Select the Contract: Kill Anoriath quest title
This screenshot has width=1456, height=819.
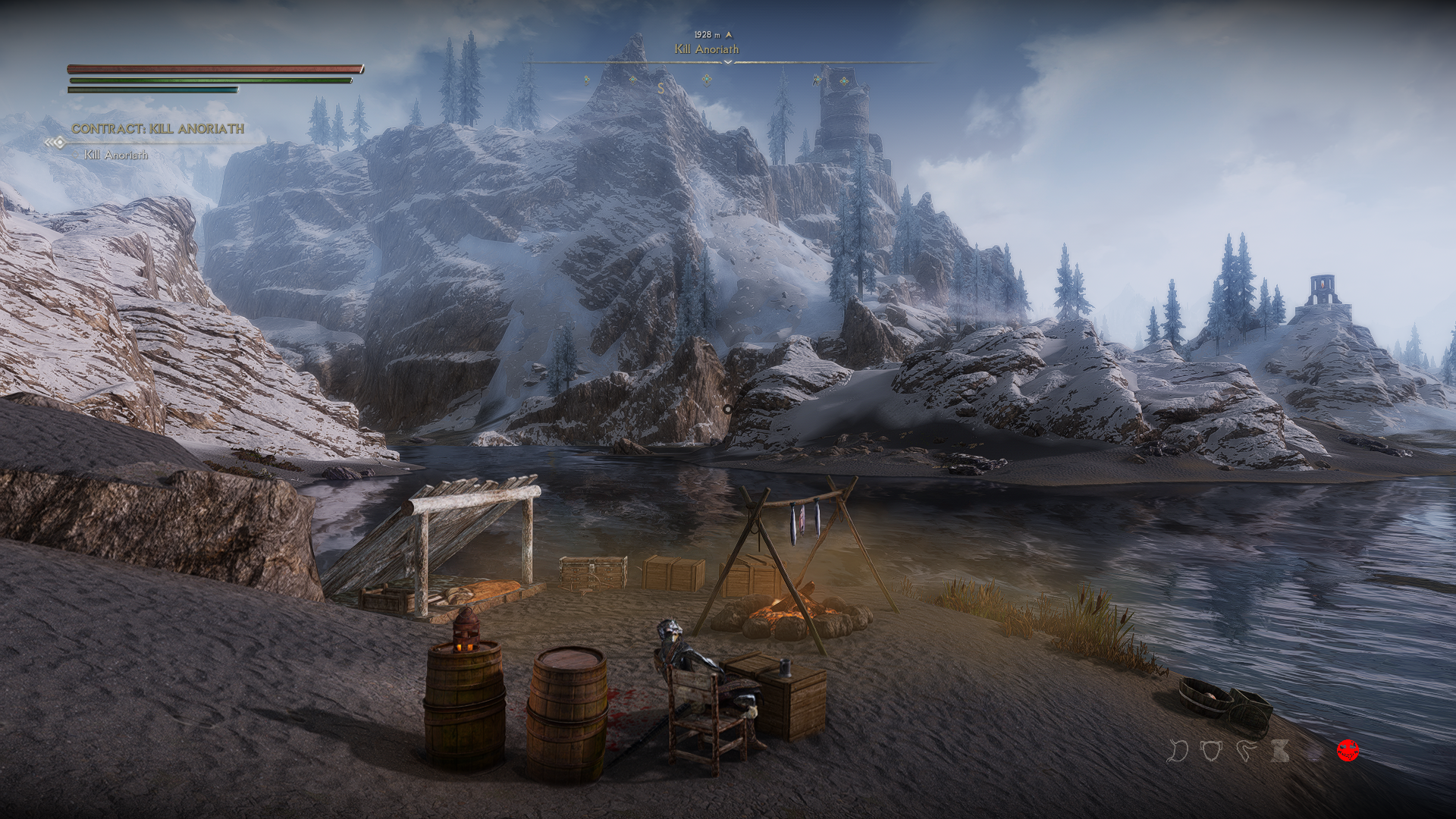(158, 129)
